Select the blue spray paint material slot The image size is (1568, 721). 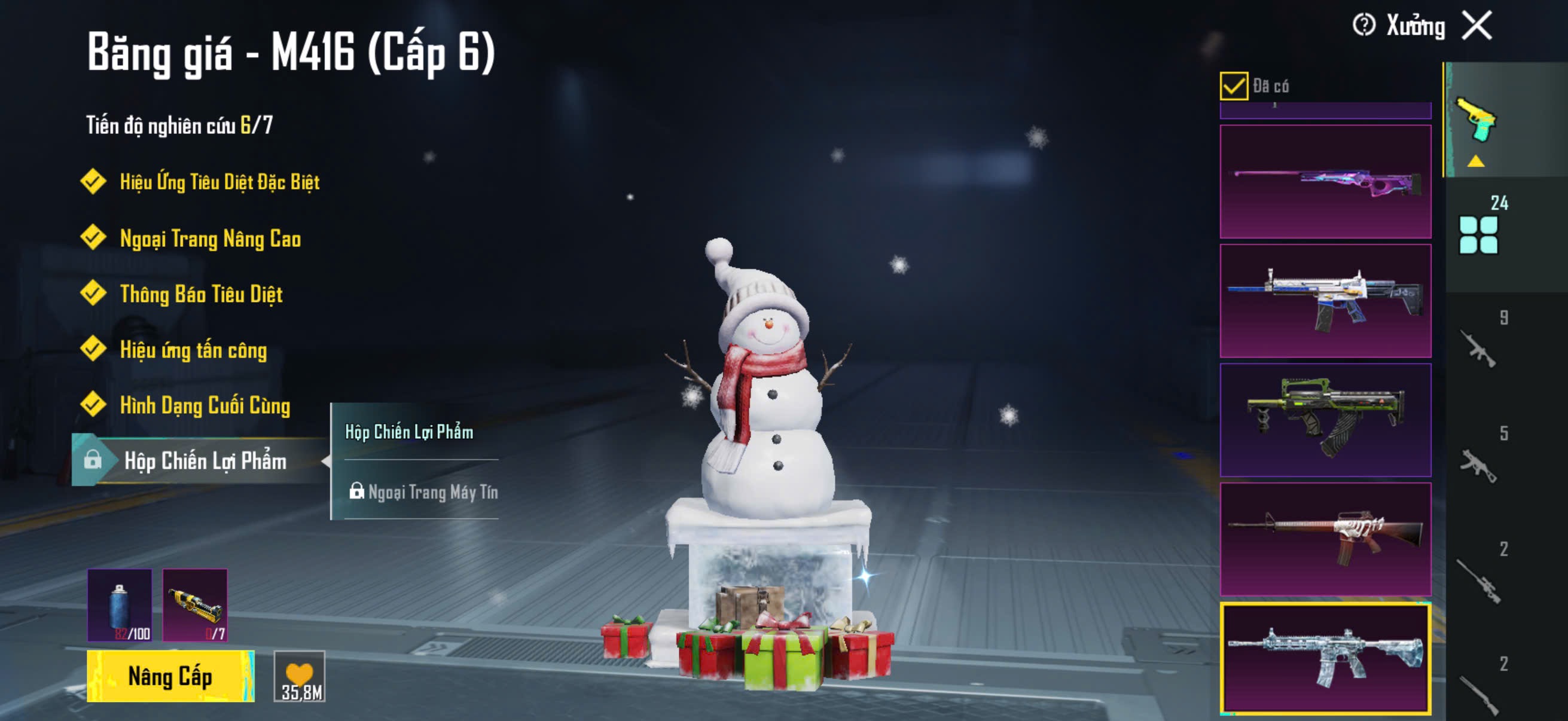[120, 605]
